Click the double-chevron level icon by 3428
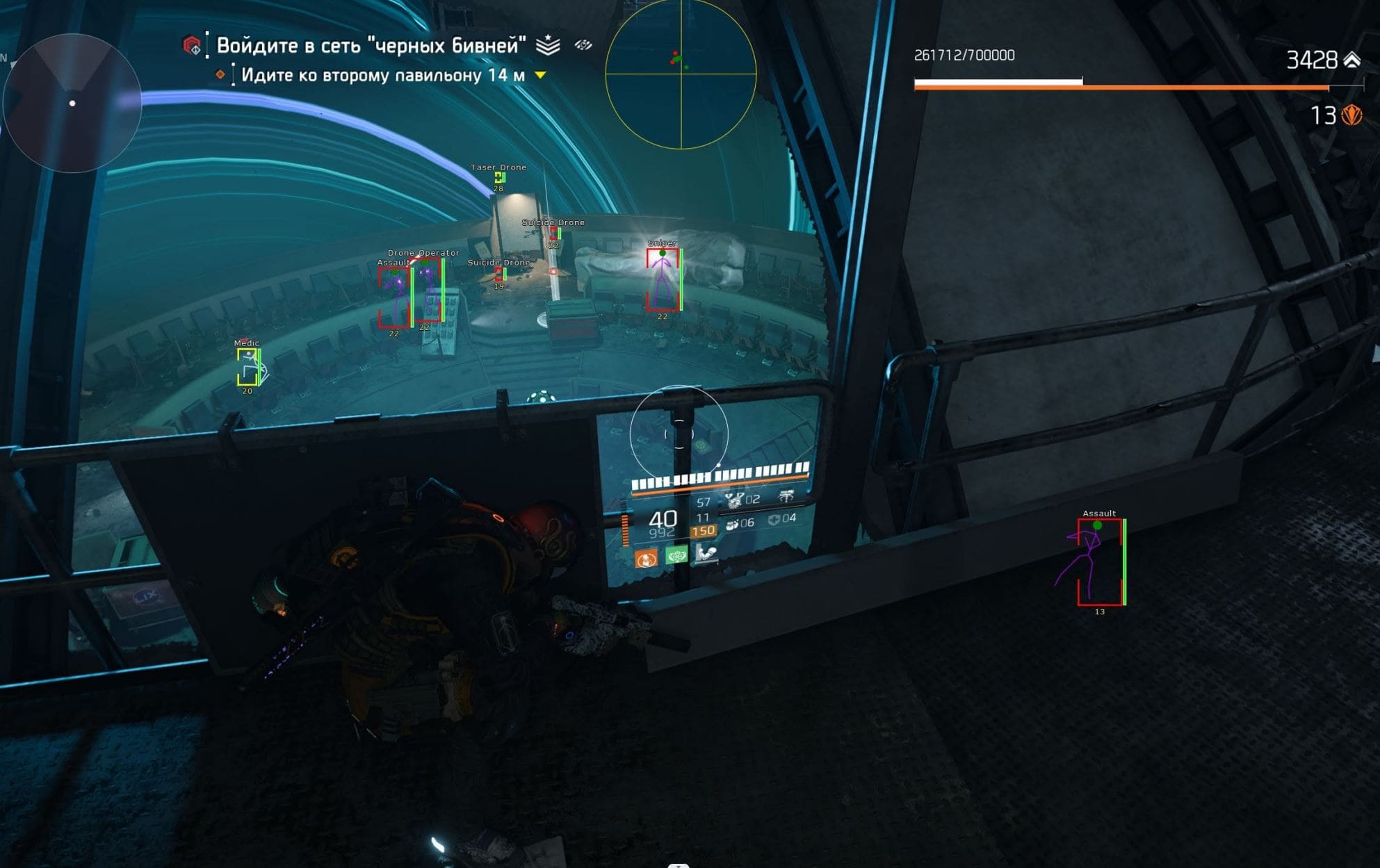Image resolution: width=1380 pixels, height=868 pixels. point(1352,60)
